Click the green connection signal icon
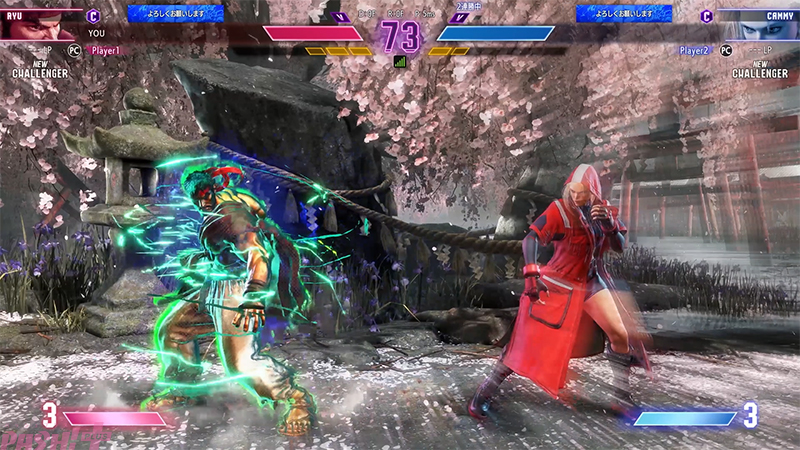The height and width of the screenshot is (450, 800). pos(400,61)
